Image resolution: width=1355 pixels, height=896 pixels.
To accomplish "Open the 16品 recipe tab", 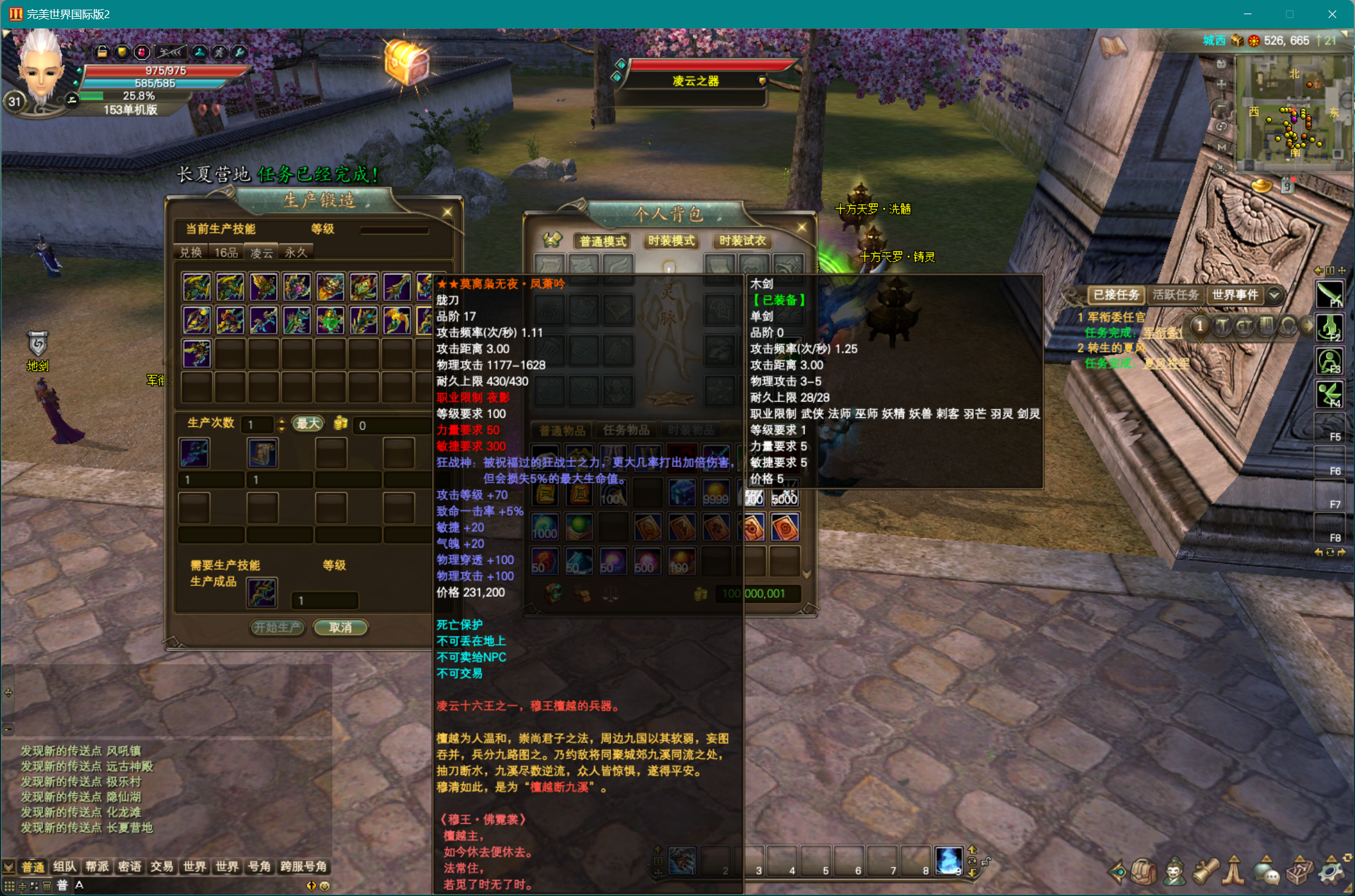I will [226, 253].
